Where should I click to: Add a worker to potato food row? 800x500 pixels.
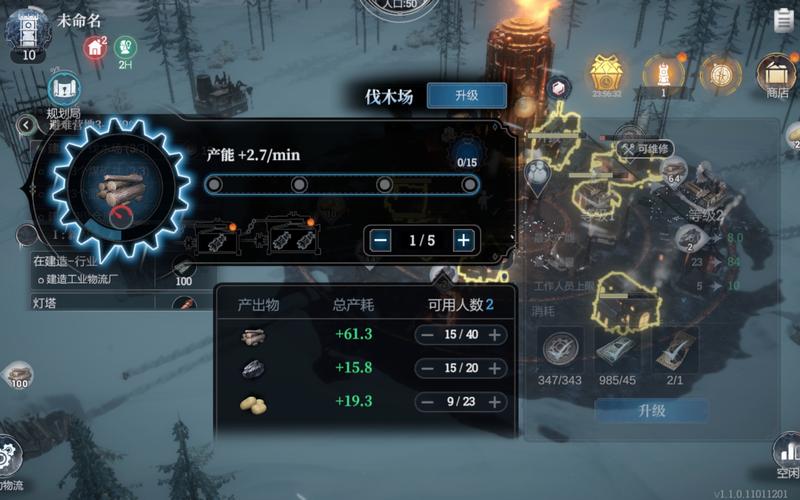click(x=495, y=402)
